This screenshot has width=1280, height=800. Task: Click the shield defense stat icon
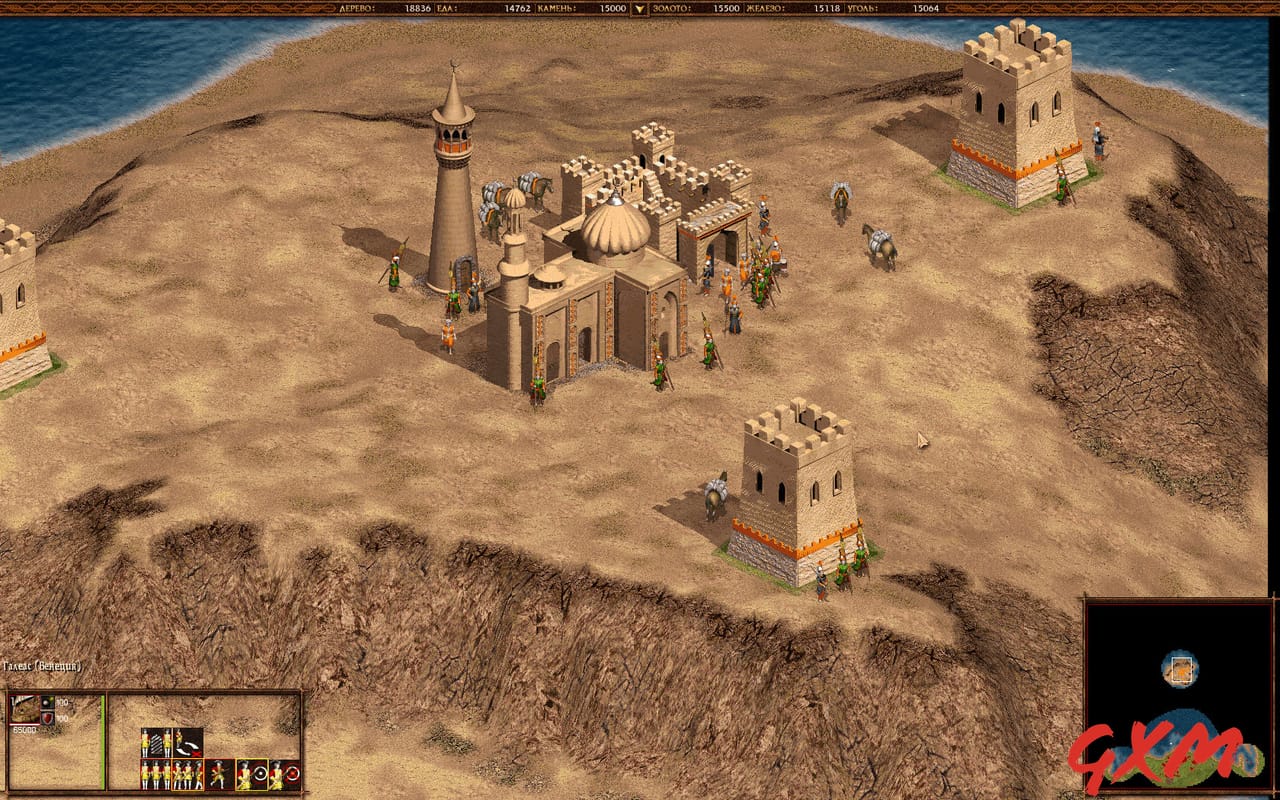(47, 718)
